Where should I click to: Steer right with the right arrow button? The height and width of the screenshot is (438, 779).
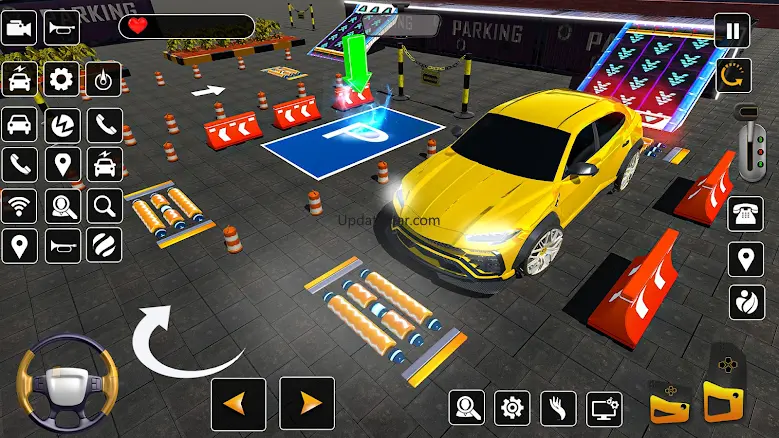[307, 404]
